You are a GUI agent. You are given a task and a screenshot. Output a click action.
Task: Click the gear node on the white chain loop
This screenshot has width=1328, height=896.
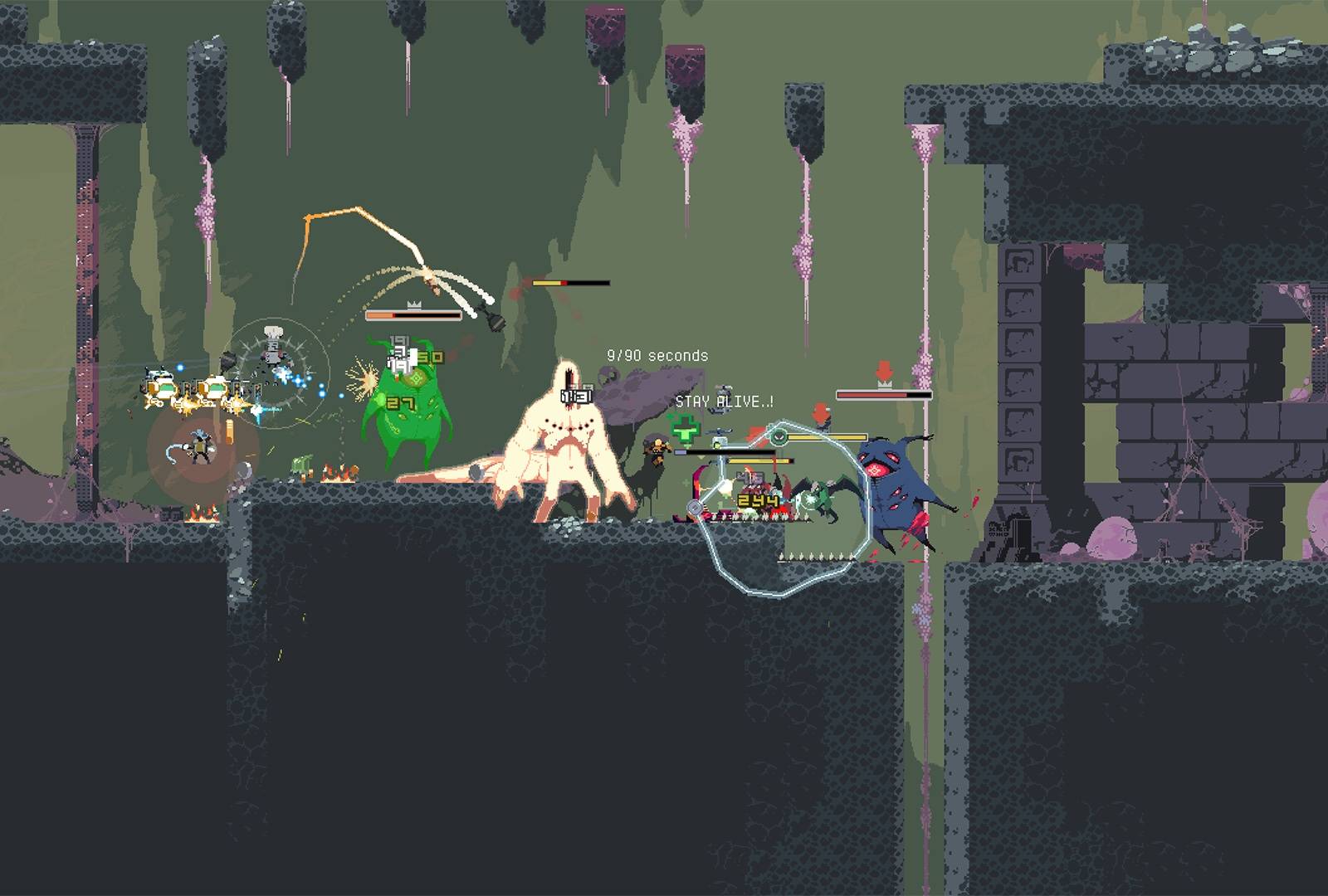coord(695,506)
